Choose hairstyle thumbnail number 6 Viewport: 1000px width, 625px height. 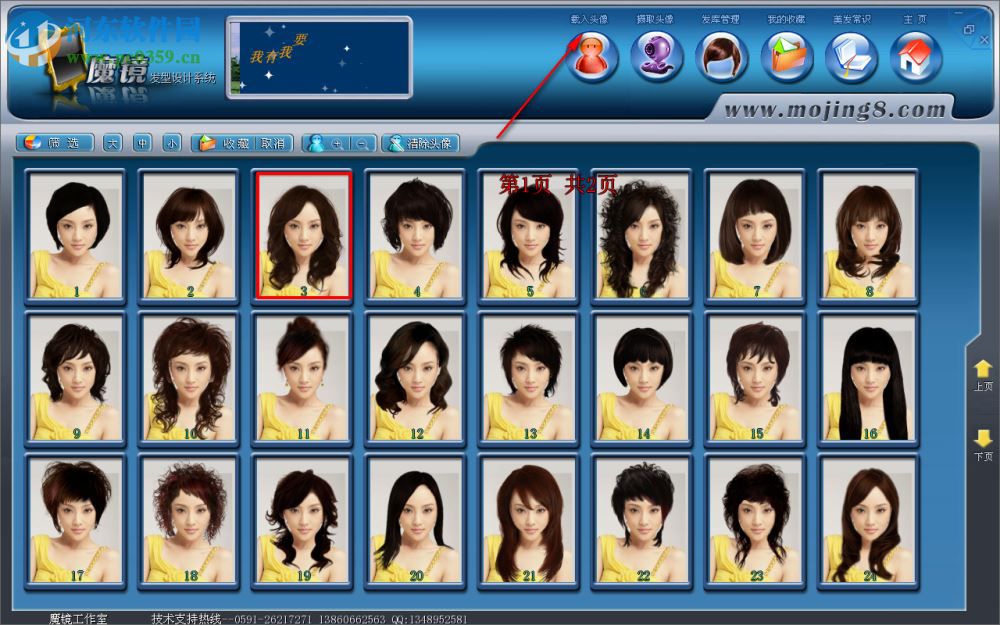(643, 235)
